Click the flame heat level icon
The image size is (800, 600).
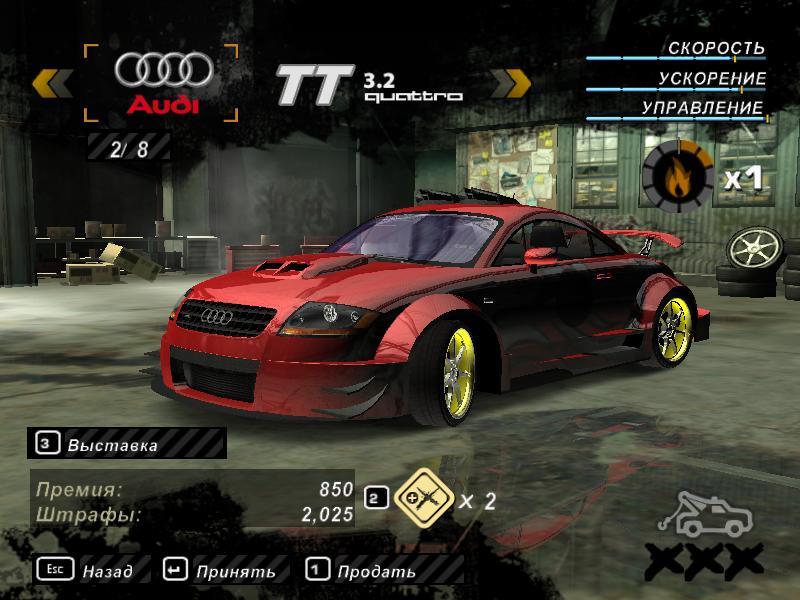pos(677,178)
